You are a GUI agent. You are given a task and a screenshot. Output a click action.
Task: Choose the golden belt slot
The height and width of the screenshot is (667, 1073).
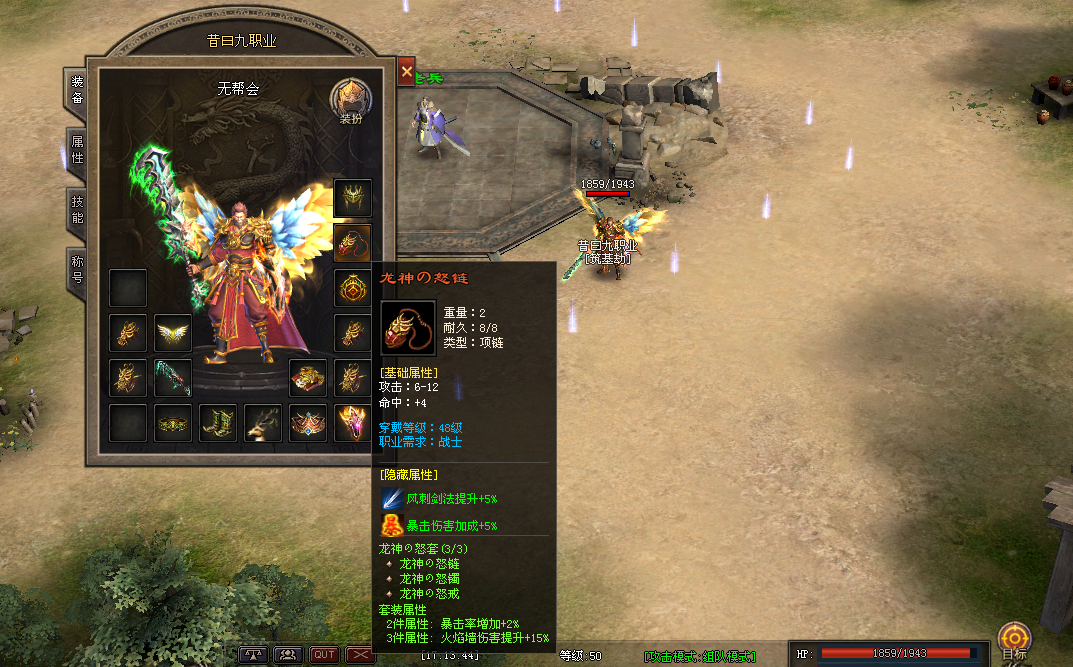click(x=173, y=423)
